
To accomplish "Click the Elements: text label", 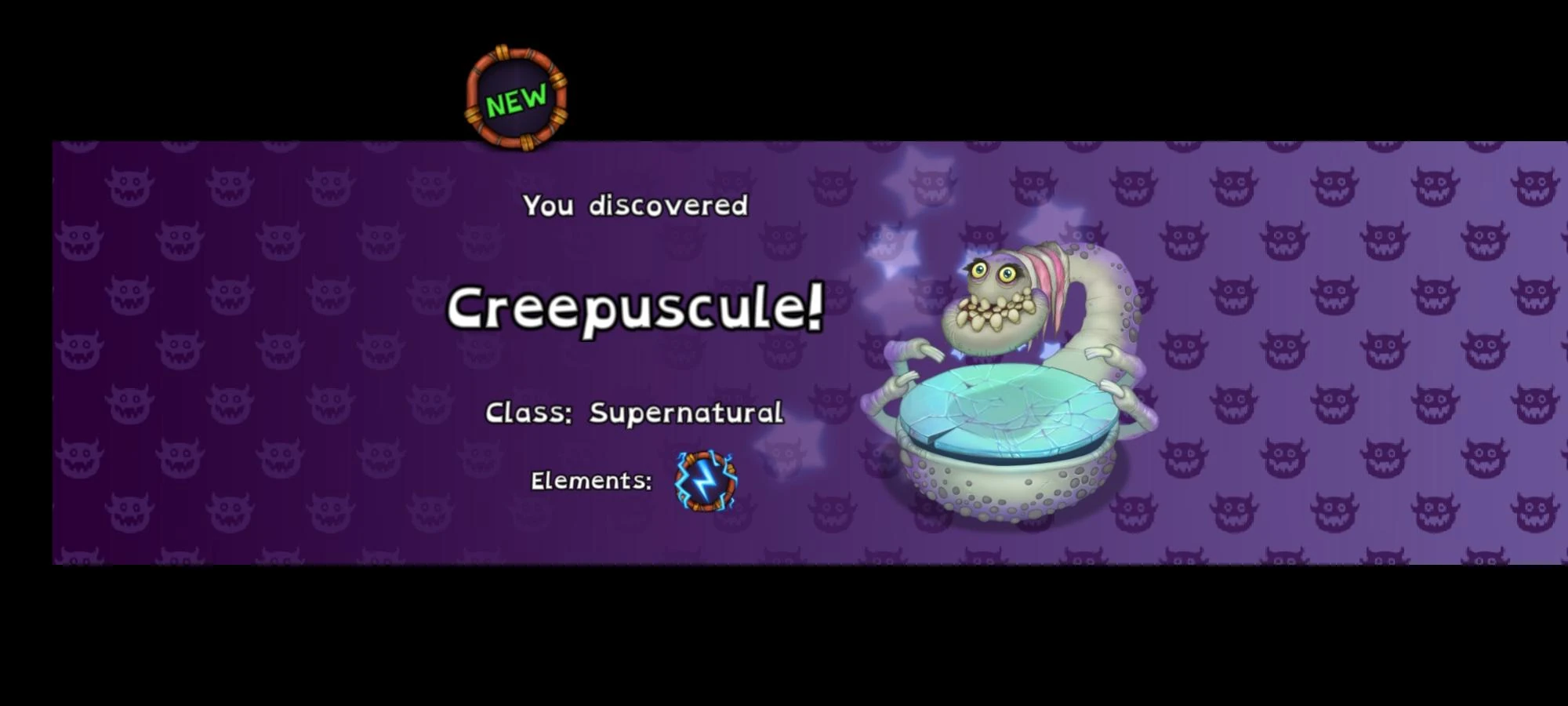I will click(590, 481).
